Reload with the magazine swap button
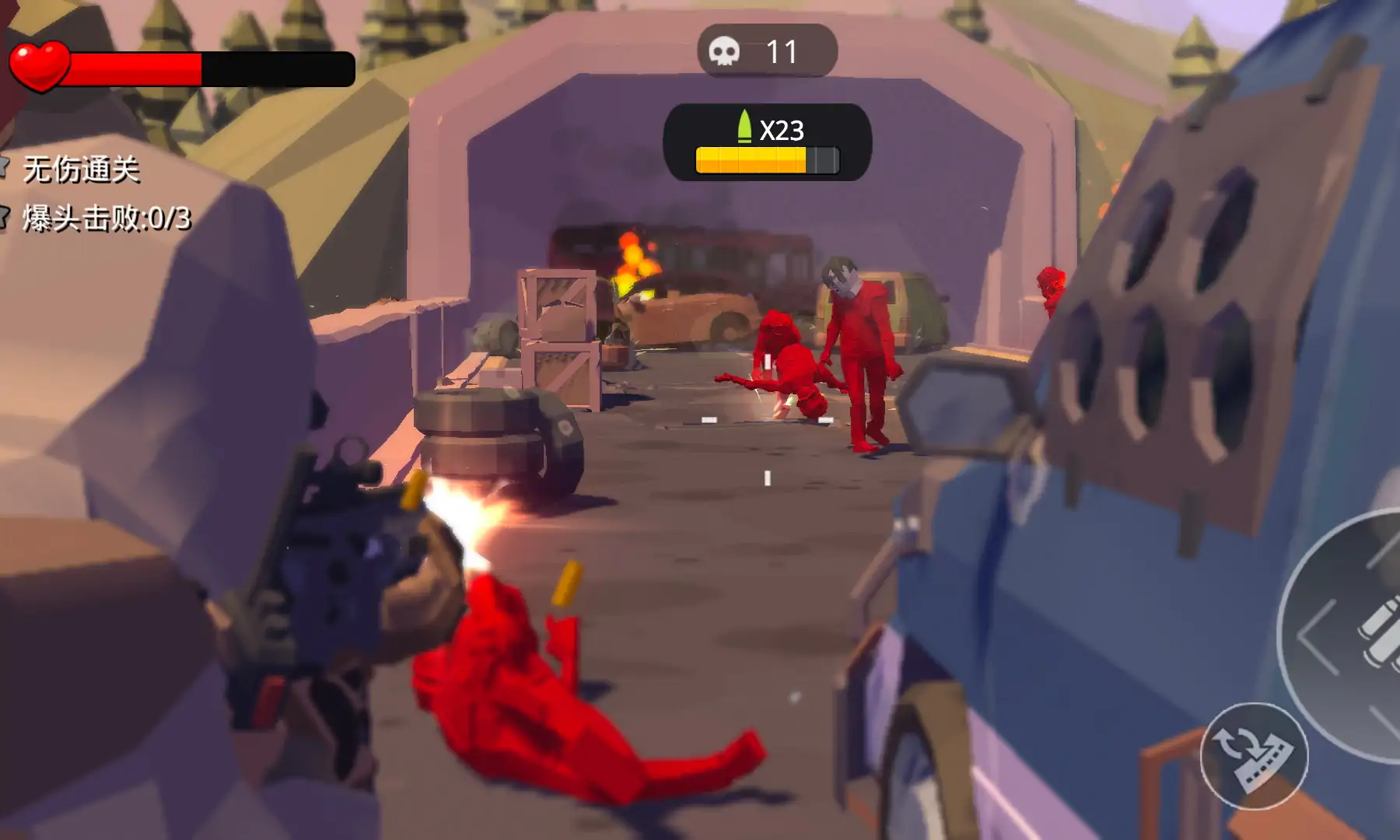 pyautogui.click(x=1253, y=756)
